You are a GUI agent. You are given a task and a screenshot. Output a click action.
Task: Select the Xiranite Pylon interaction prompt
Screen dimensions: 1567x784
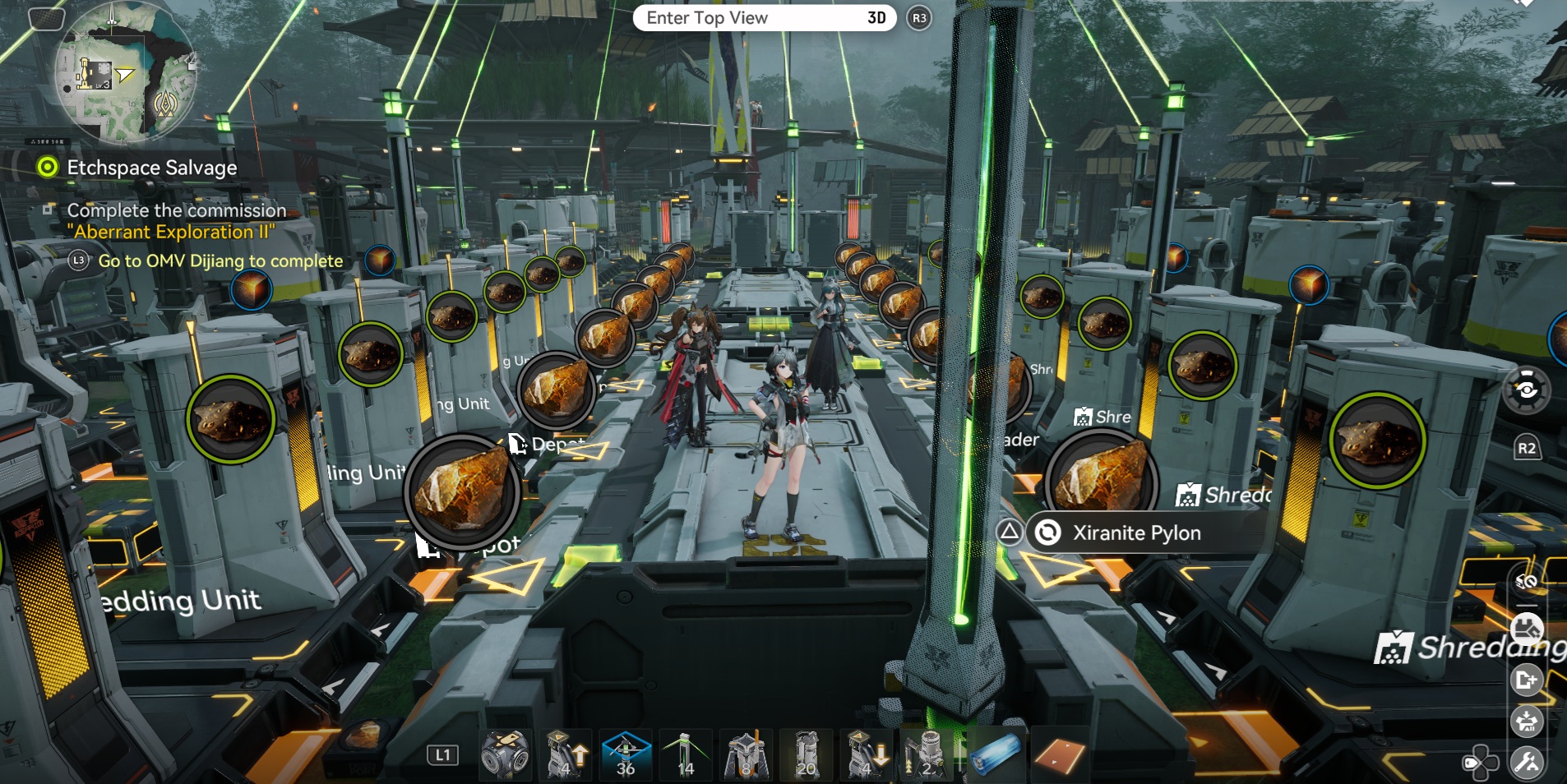(x=1136, y=533)
